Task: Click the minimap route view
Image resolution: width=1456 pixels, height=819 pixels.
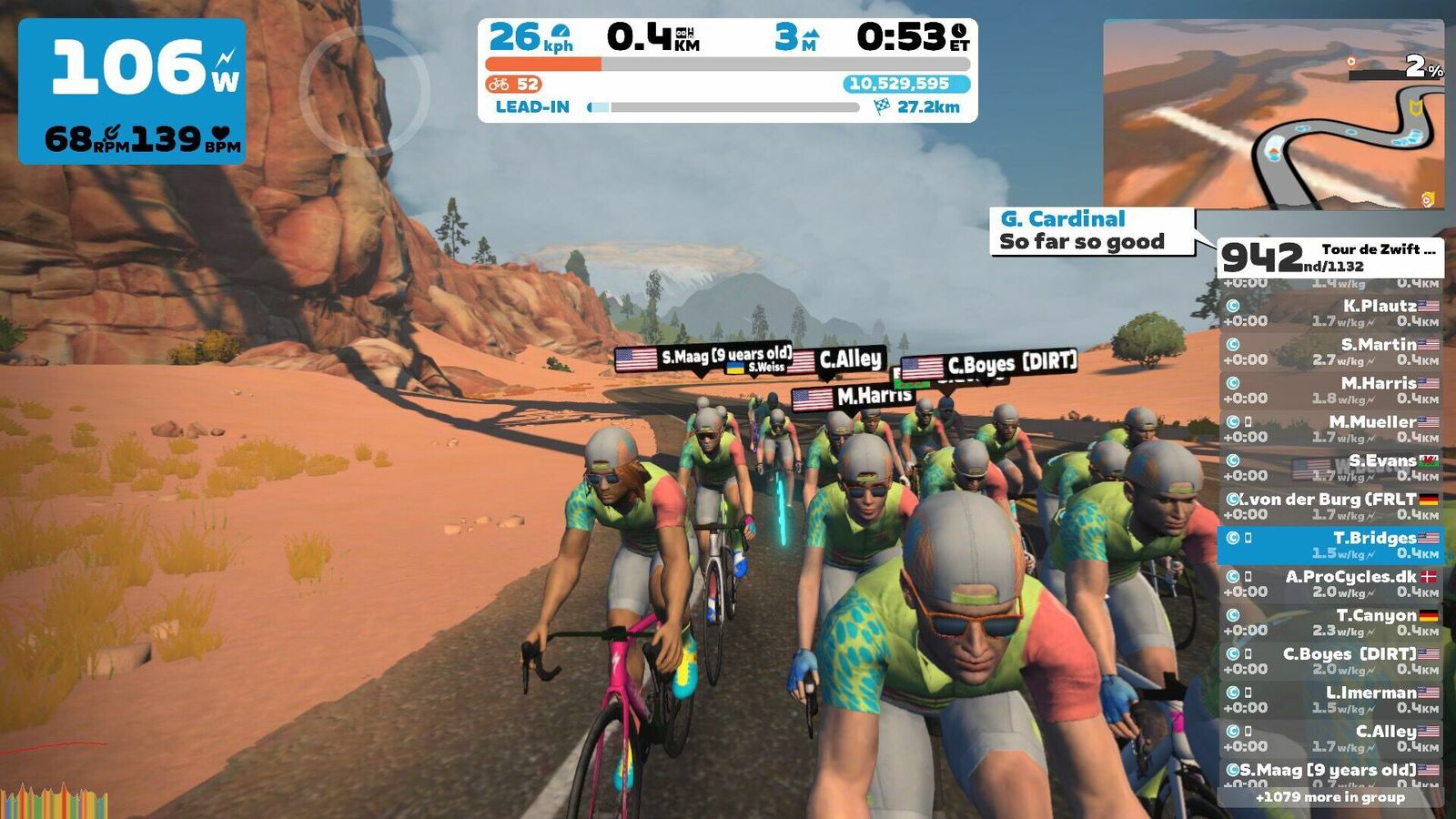Action: [x=1272, y=114]
